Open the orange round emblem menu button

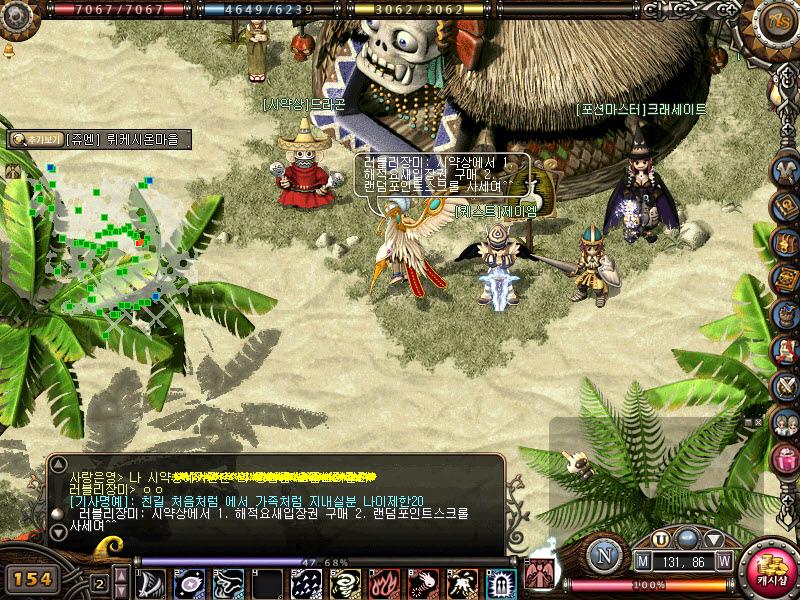777,20
